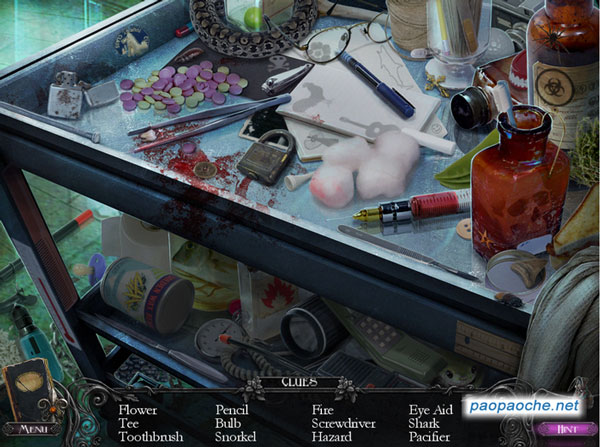Viewport: 600px width, 447px height.
Task: Click the Shark clue word
Action: pyautogui.click(x=424, y=423)
